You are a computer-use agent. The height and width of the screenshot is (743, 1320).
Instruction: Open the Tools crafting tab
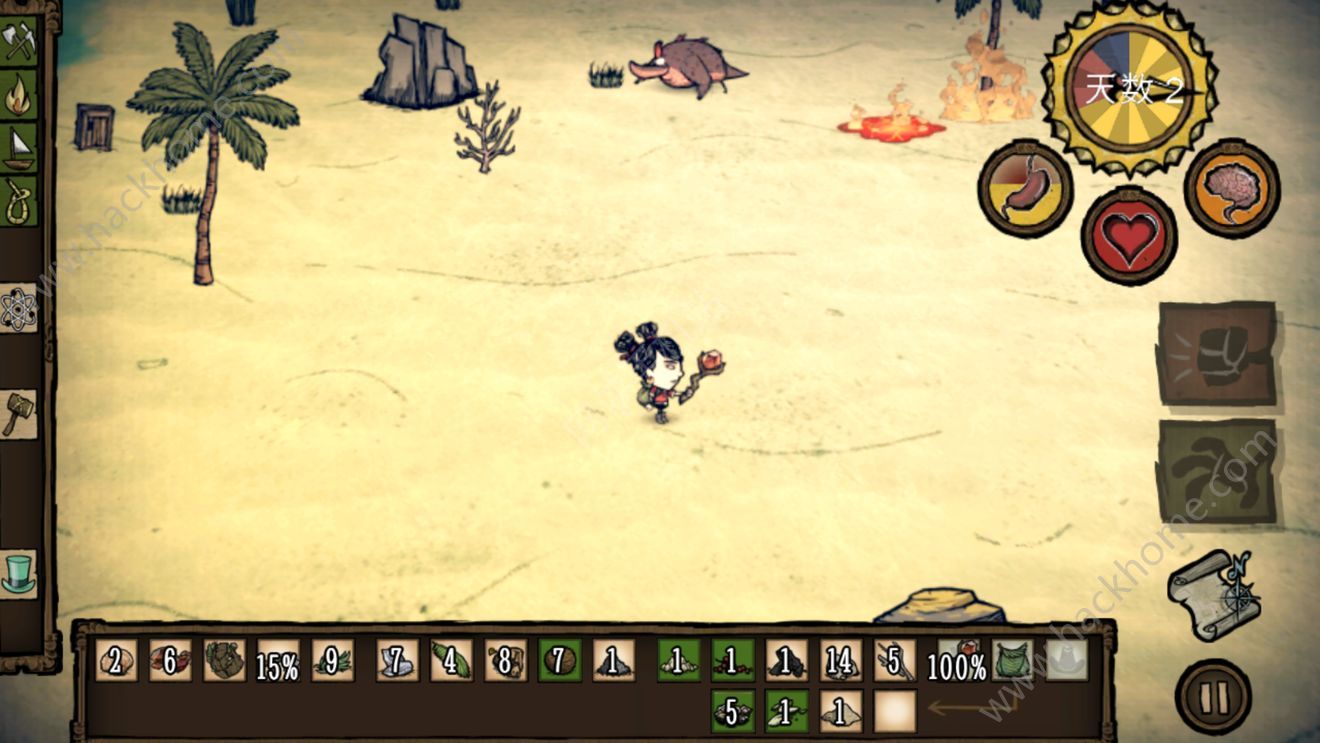[x=19, y=42]
